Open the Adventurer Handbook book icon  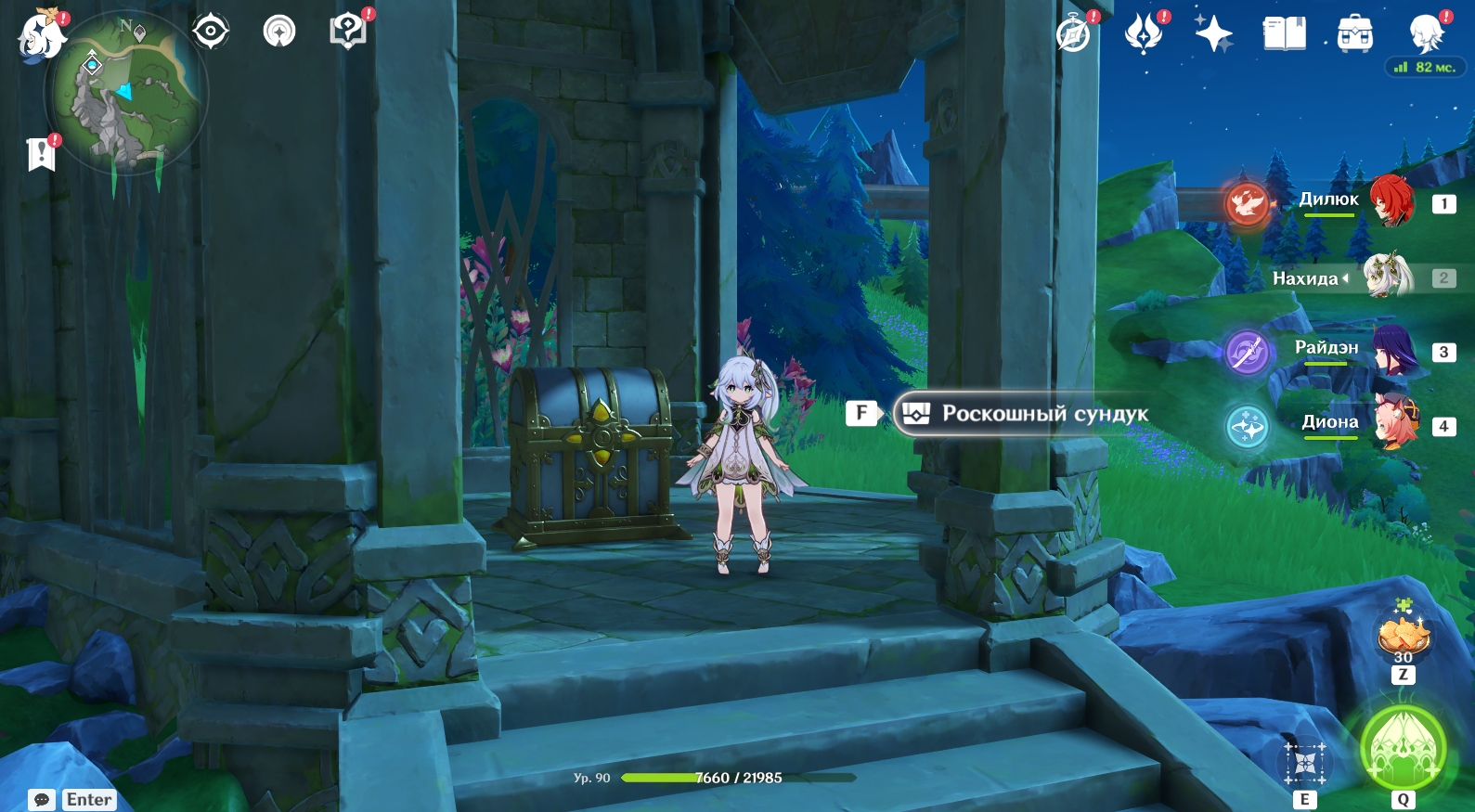click(x=1284, y=34)
